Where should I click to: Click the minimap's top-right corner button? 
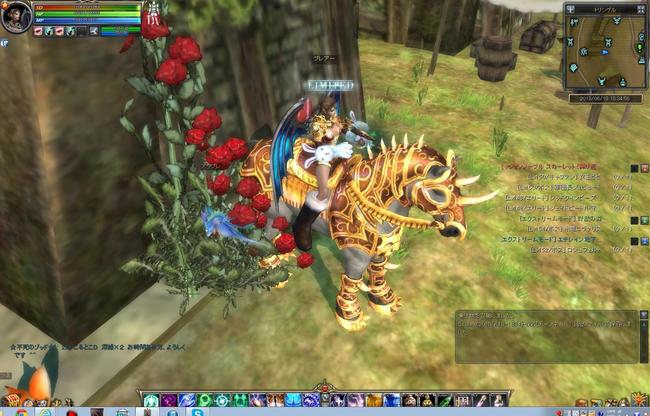point(640,8)
